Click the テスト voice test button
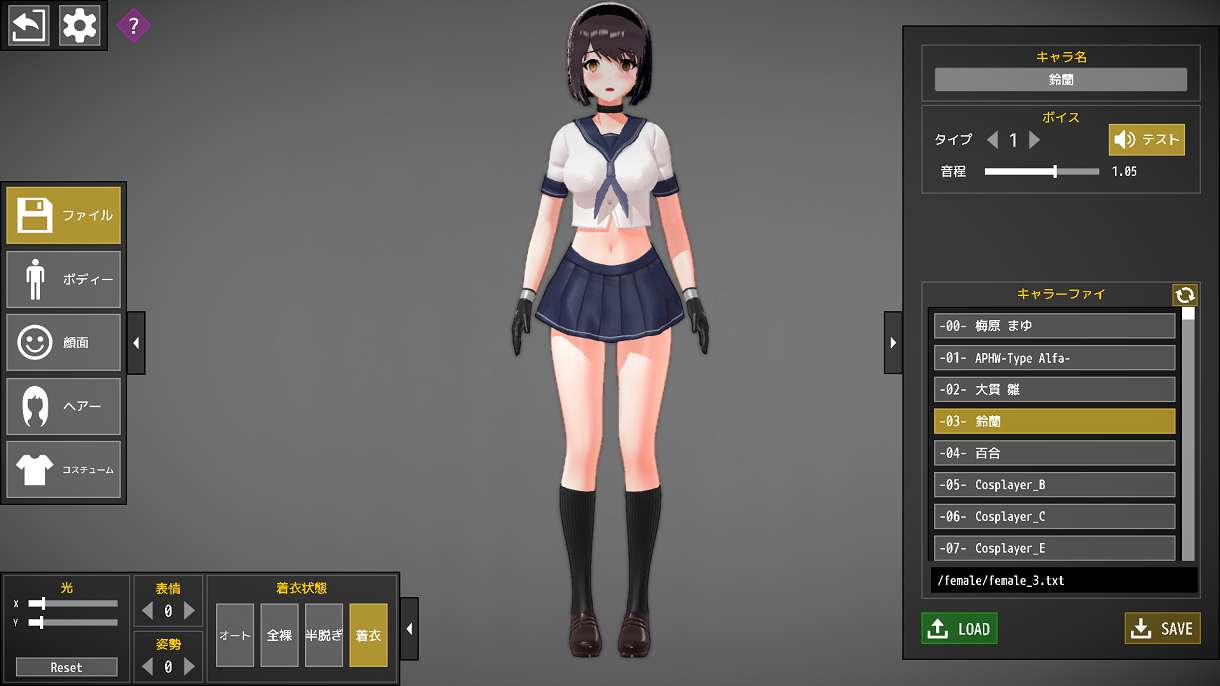Image resolution: width=1220 pixels, height=686 pixels. [x=1146, y=140]
